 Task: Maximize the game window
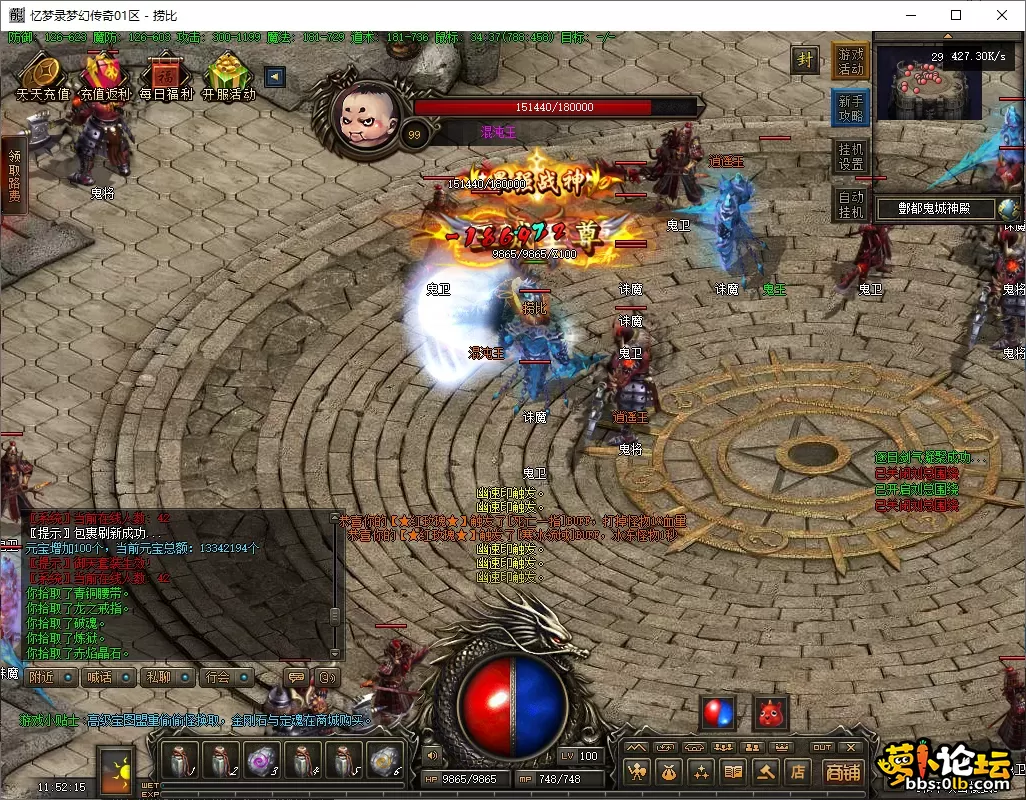[956, 15]
